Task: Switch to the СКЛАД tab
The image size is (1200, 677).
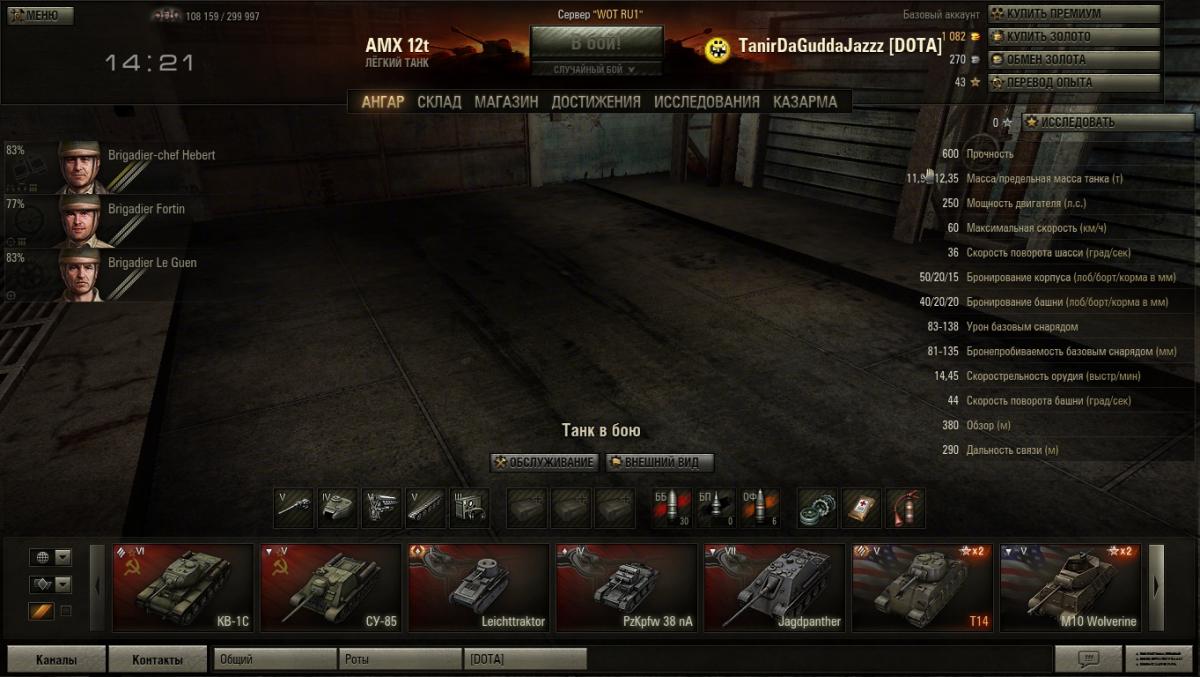Action: click(x=439, y=101)
